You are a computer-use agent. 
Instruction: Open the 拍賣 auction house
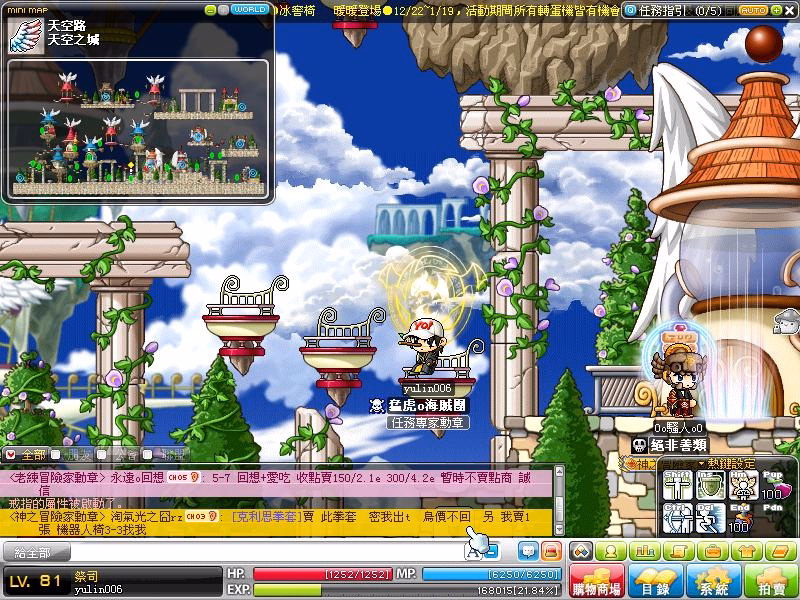coord(771,582)
